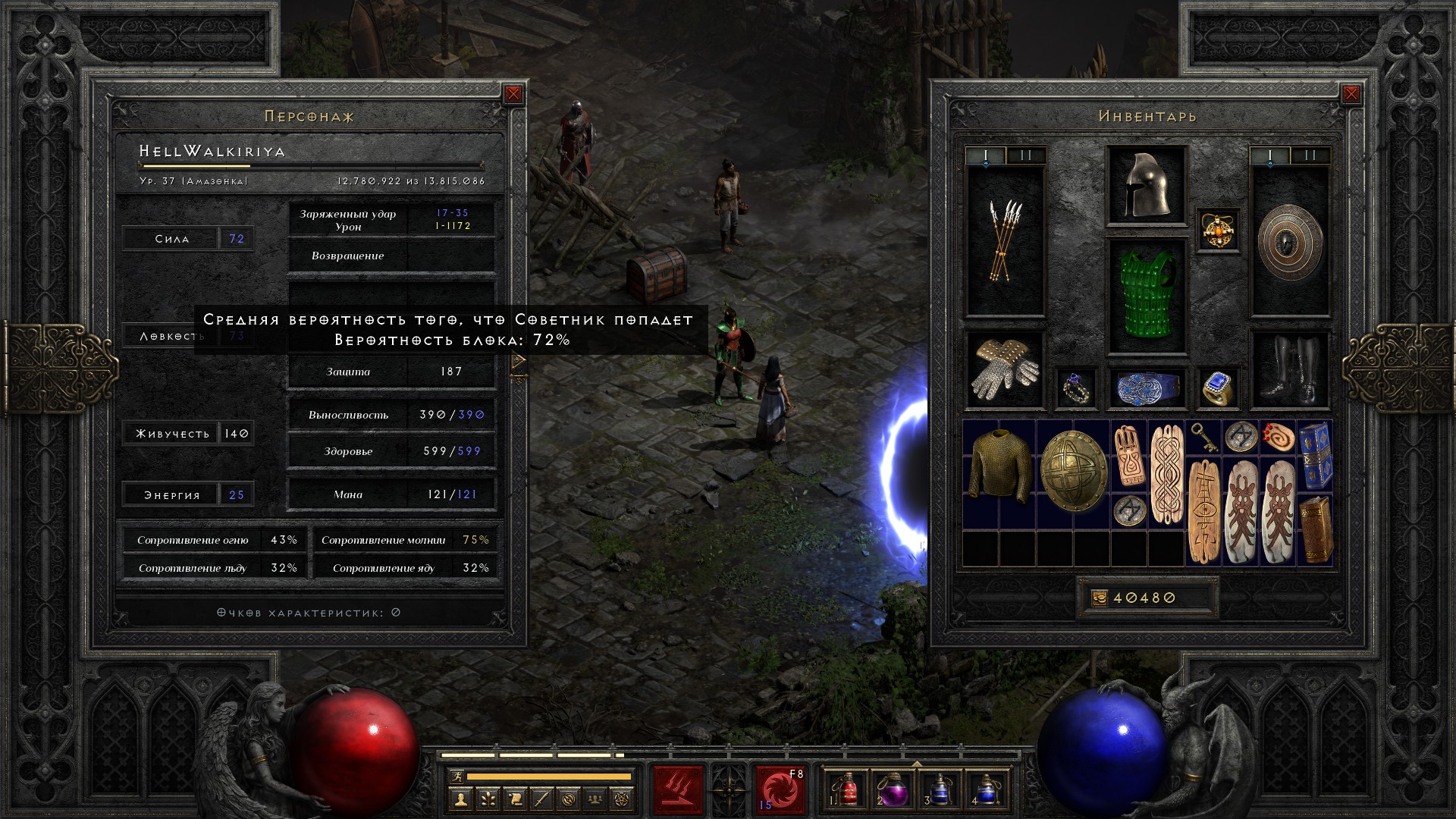Select the key in the backpack
Screen dimensions: 1456x819
click(x=1203, y=436)
